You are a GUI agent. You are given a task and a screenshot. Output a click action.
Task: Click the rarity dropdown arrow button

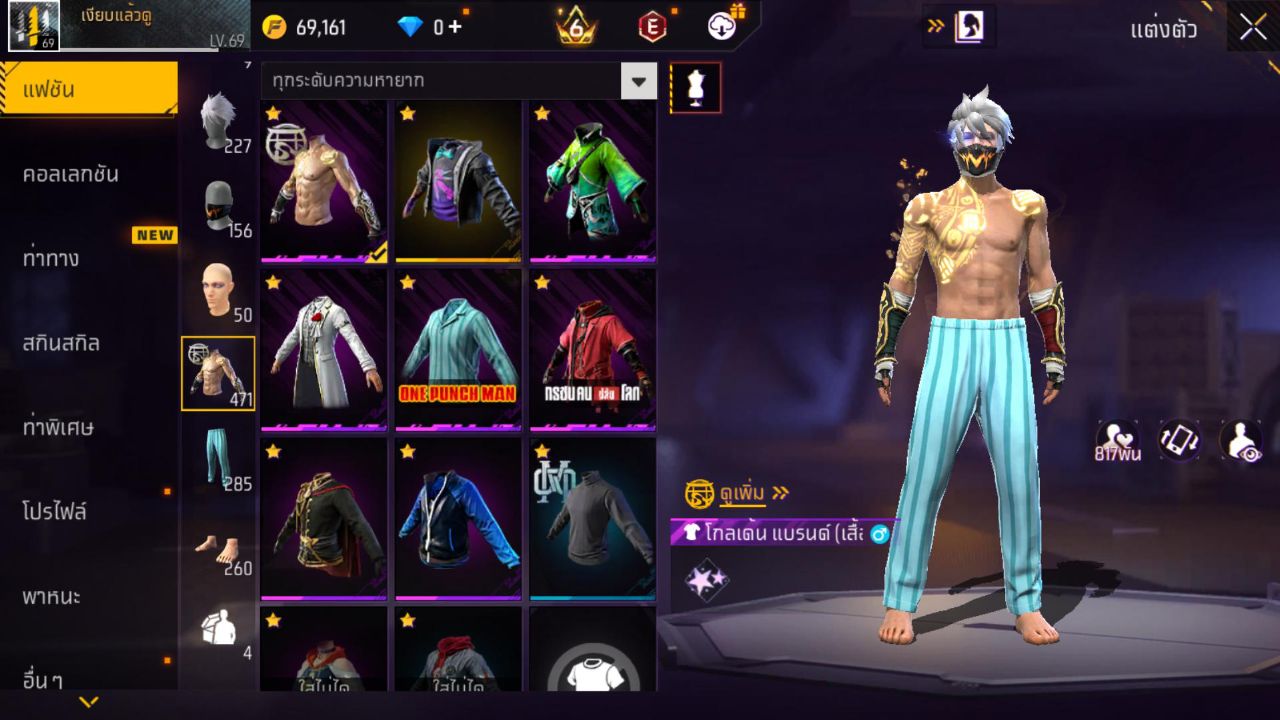click(x=640, y=82)
